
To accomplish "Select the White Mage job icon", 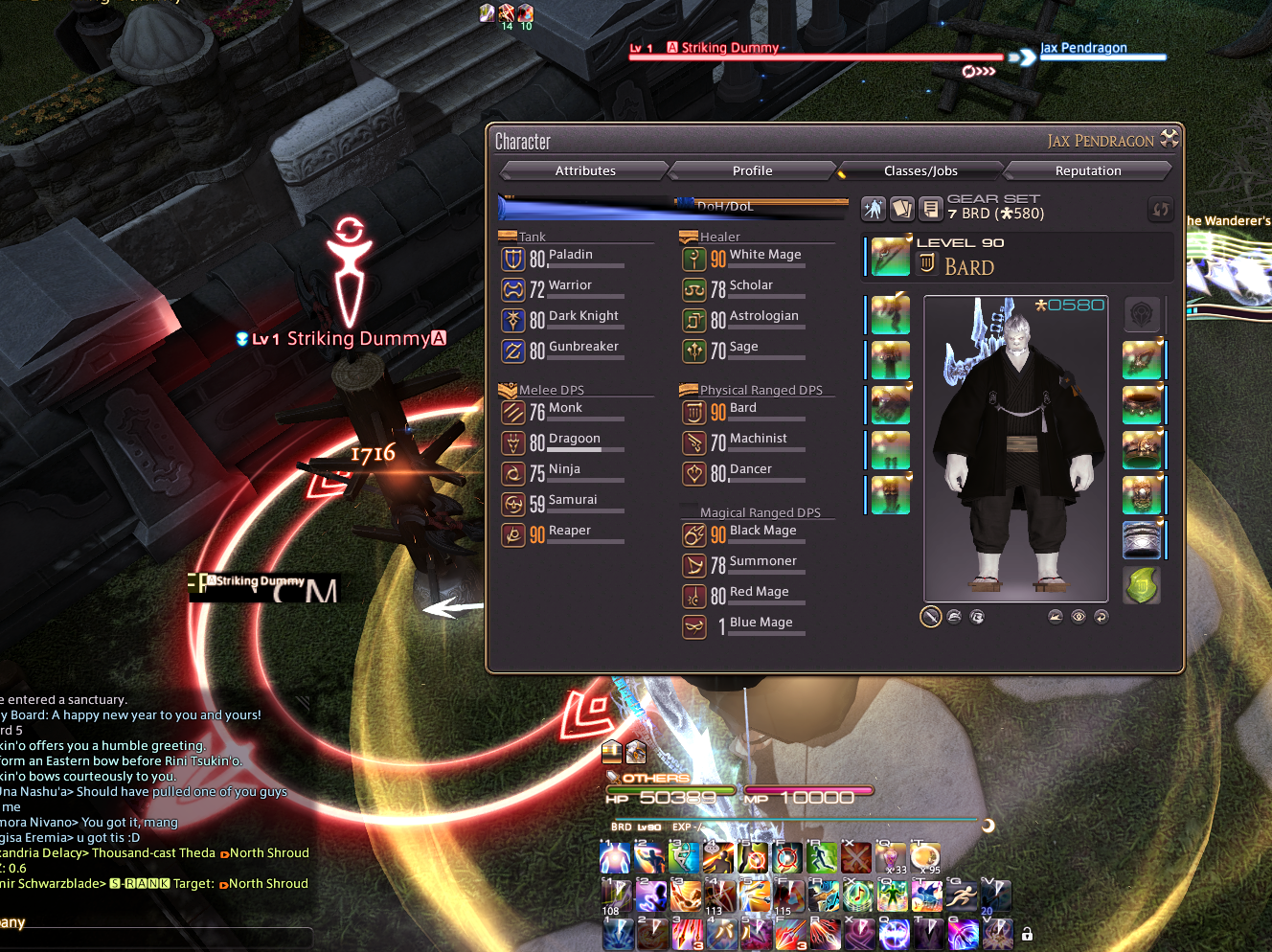I will coord(694,259).
